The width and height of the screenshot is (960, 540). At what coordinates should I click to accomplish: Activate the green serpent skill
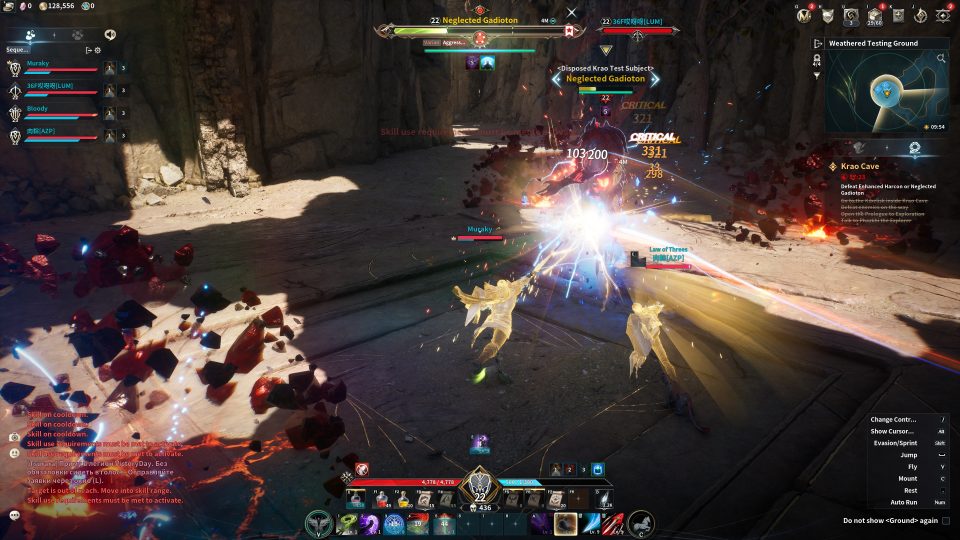pos(346,523)
